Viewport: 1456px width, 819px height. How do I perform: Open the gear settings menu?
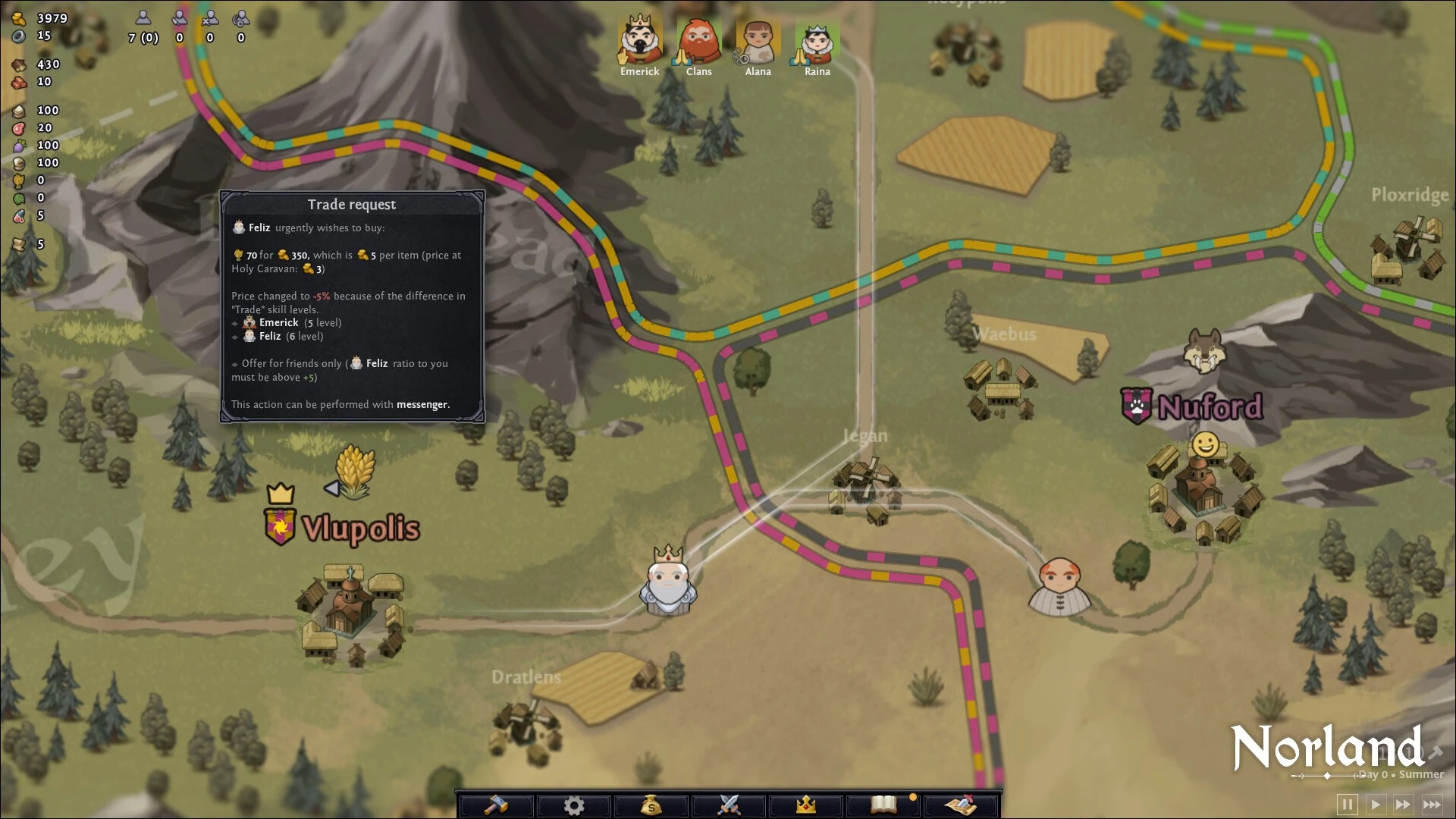(574, 805)
